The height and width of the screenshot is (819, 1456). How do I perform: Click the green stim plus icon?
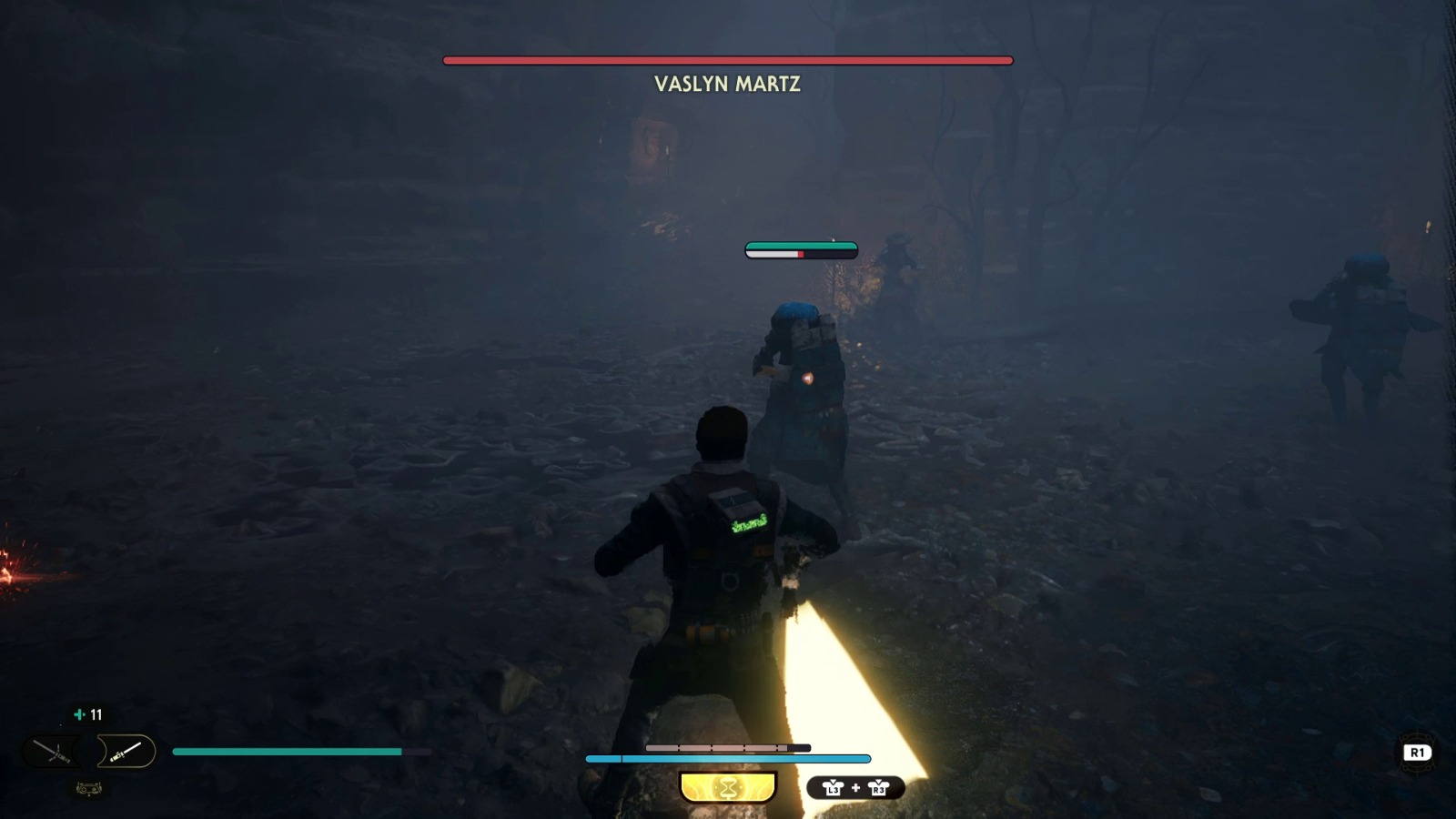click(x=79, y=714)
